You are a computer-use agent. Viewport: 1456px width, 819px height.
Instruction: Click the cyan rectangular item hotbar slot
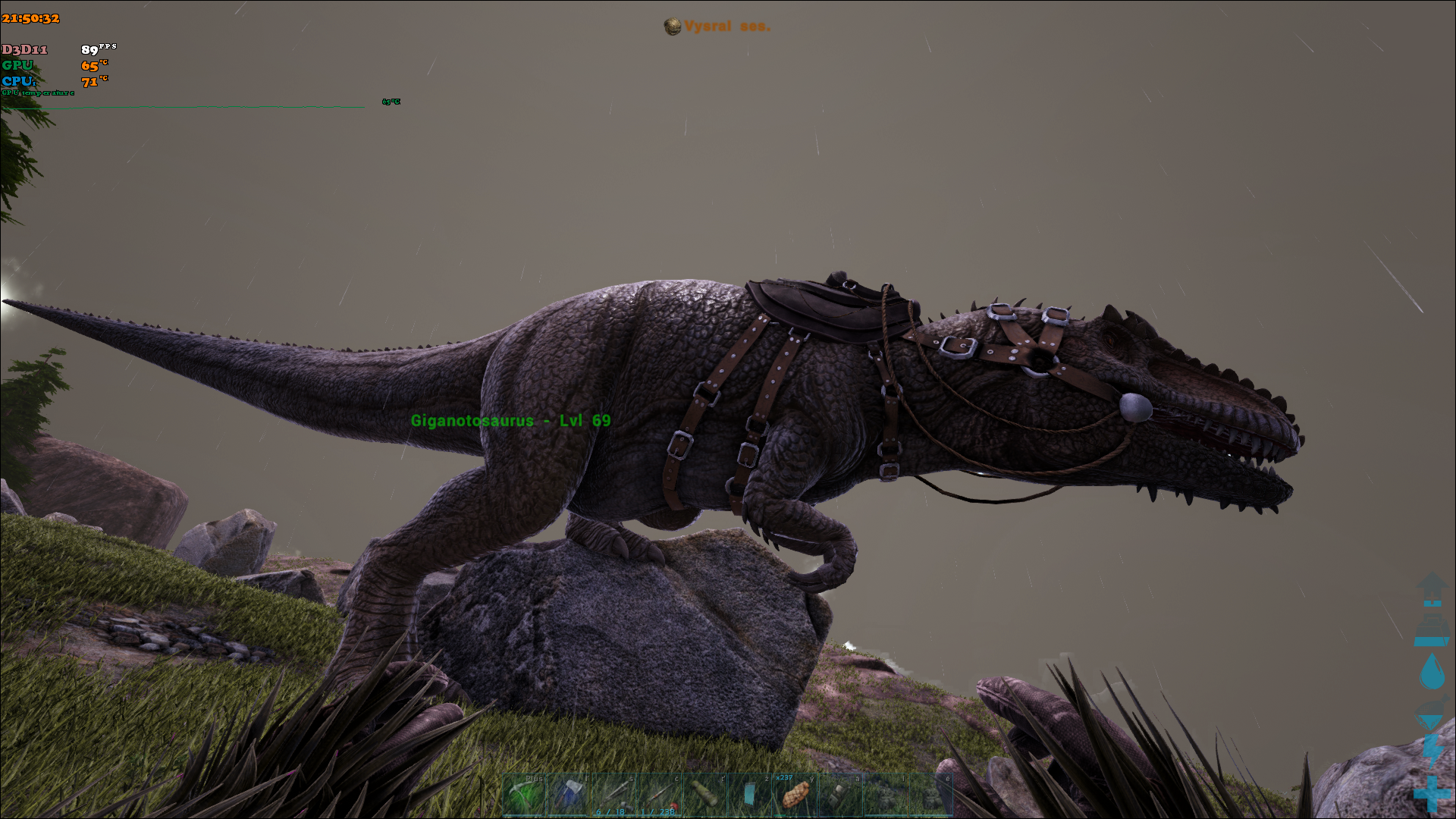click(x=749, y=795)
